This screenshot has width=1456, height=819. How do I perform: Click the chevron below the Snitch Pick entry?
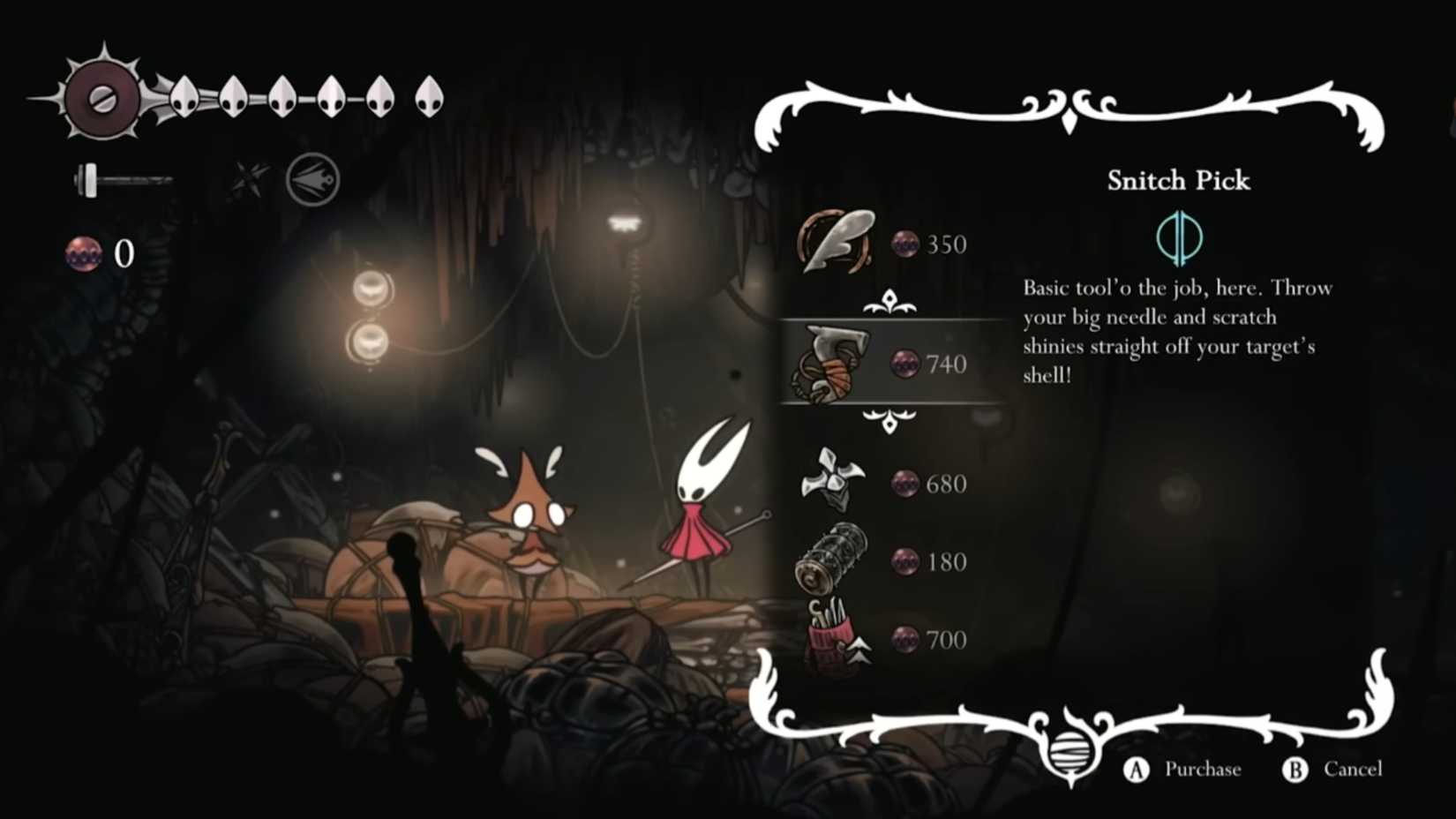click(891, 421)
